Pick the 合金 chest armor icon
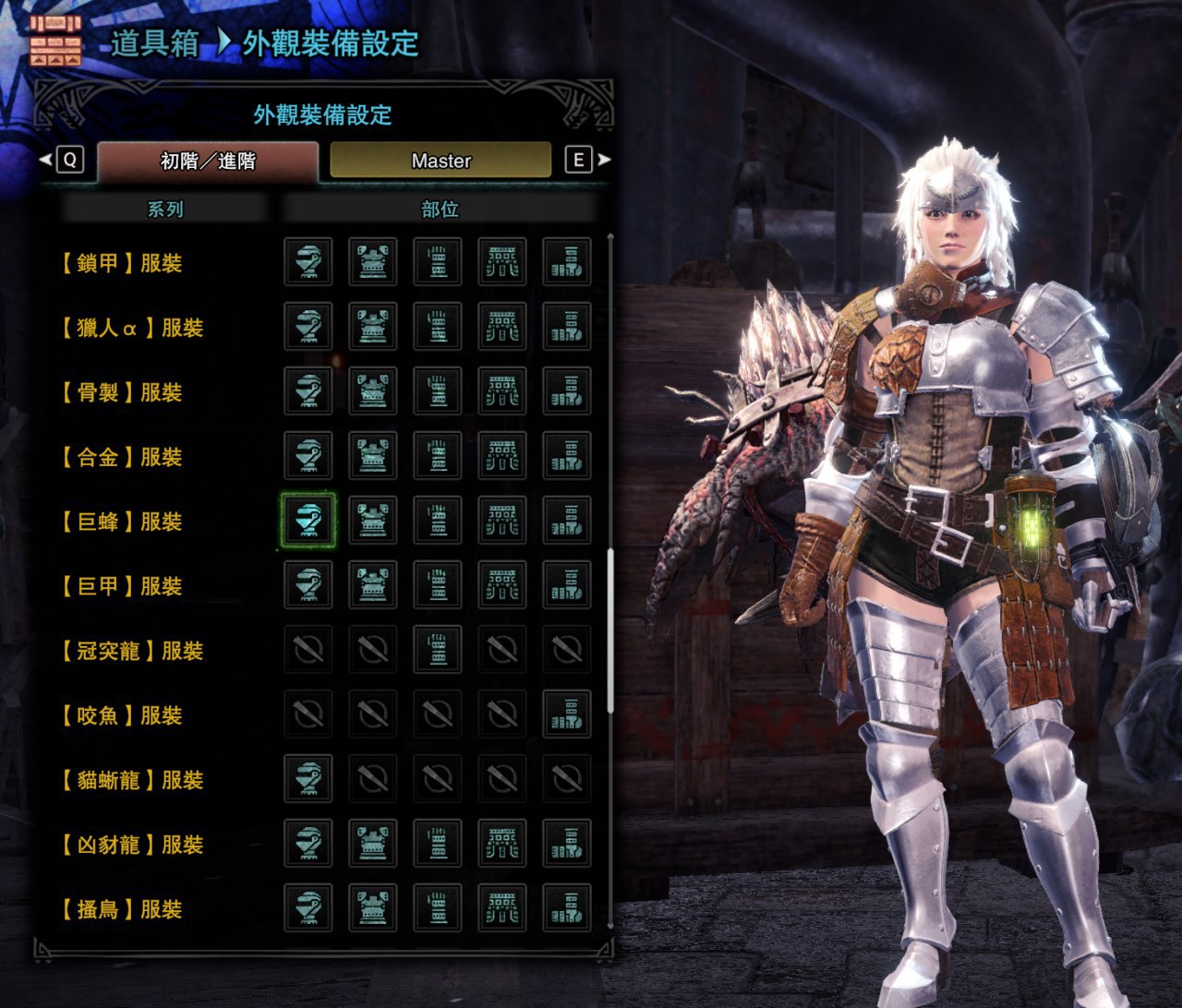The height and width of the screenshot is (1008, 1182). (372, 456)
